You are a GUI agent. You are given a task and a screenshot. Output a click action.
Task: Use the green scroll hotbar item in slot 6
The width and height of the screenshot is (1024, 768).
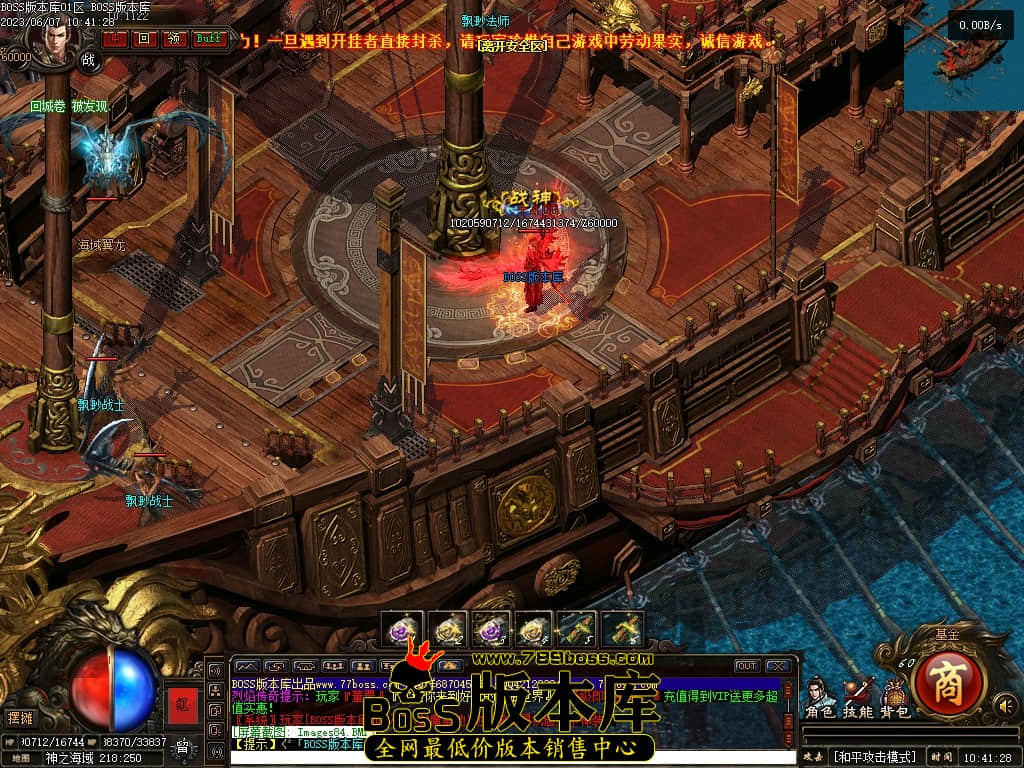pos(622,630)
